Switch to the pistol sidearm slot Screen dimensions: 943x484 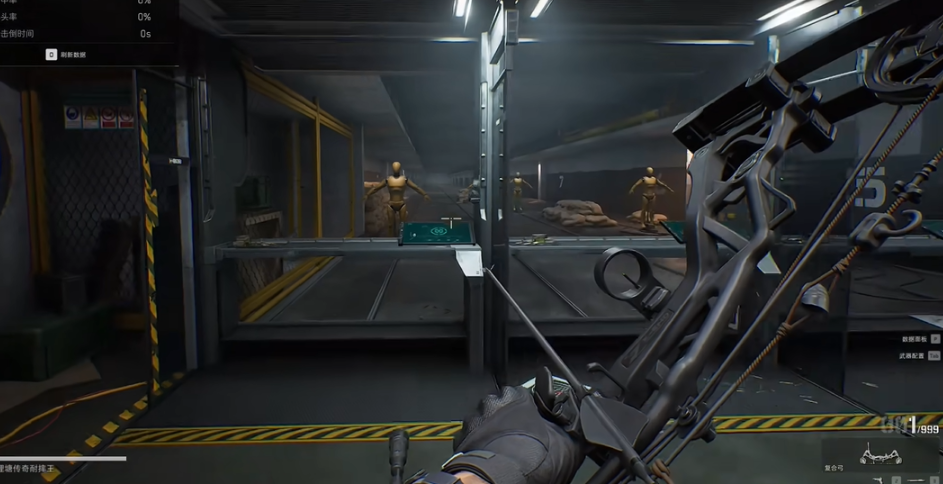coord(880,480)
